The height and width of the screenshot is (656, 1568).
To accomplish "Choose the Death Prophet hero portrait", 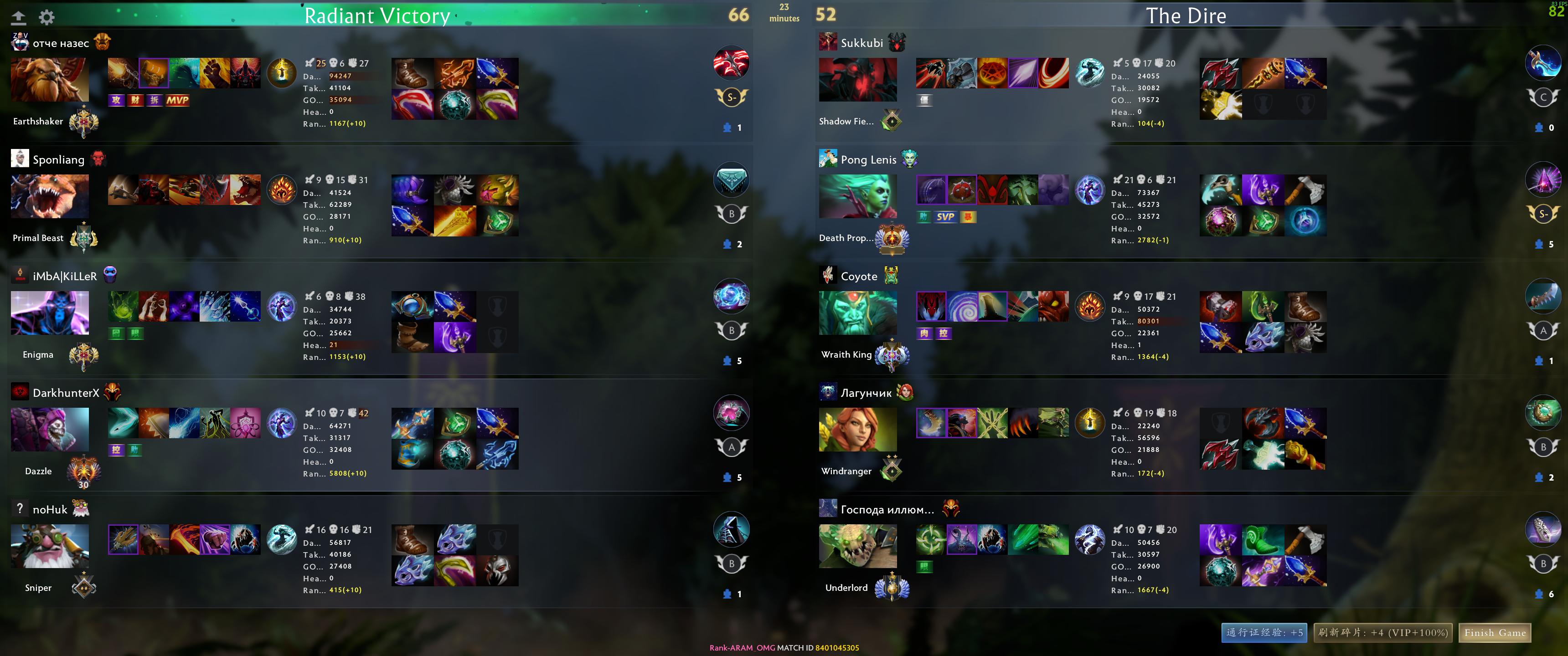I will [858, 196].
